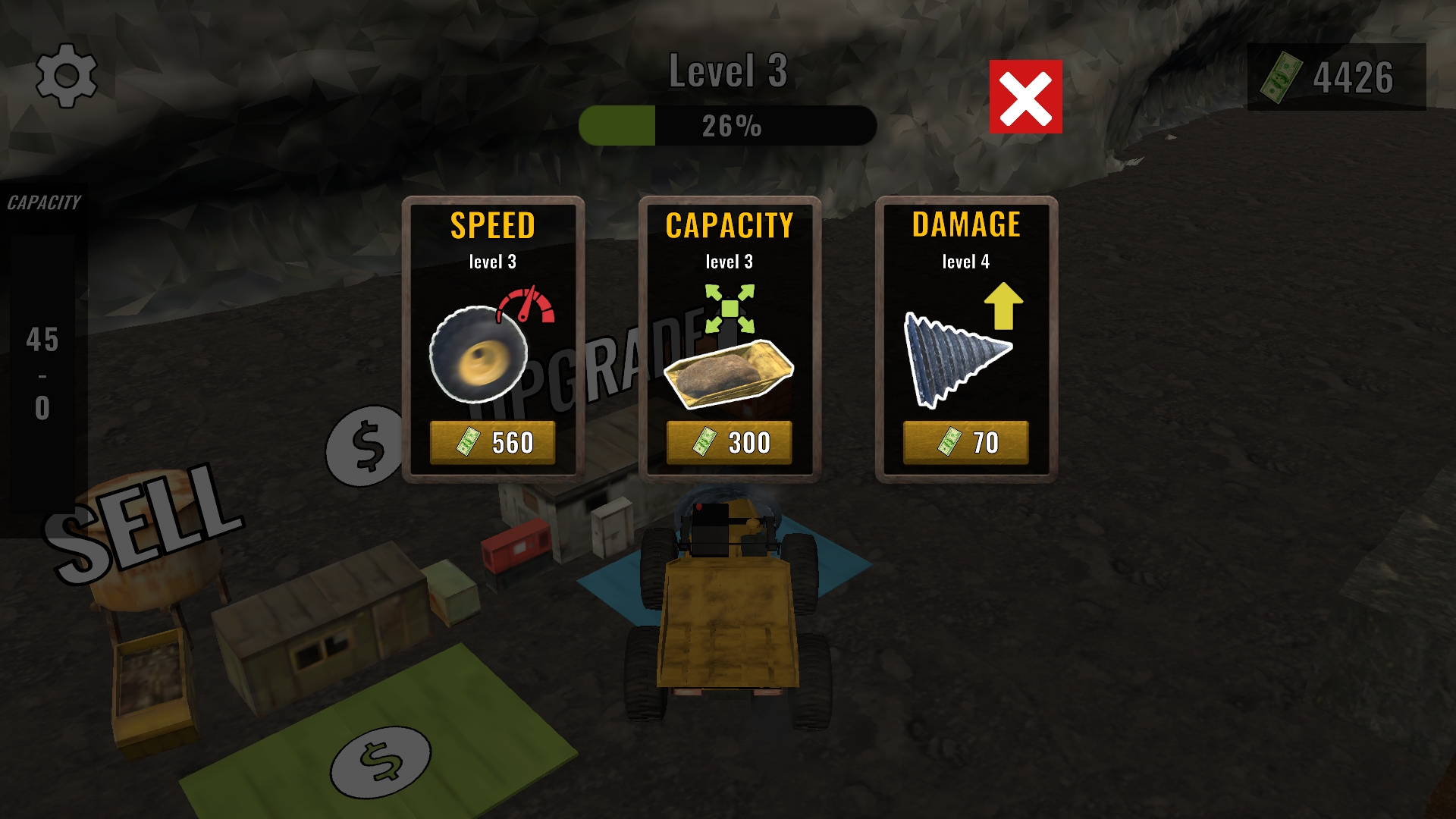Click the Level 3 title text
Viewport: 1456px width, 819px height.
729,70
